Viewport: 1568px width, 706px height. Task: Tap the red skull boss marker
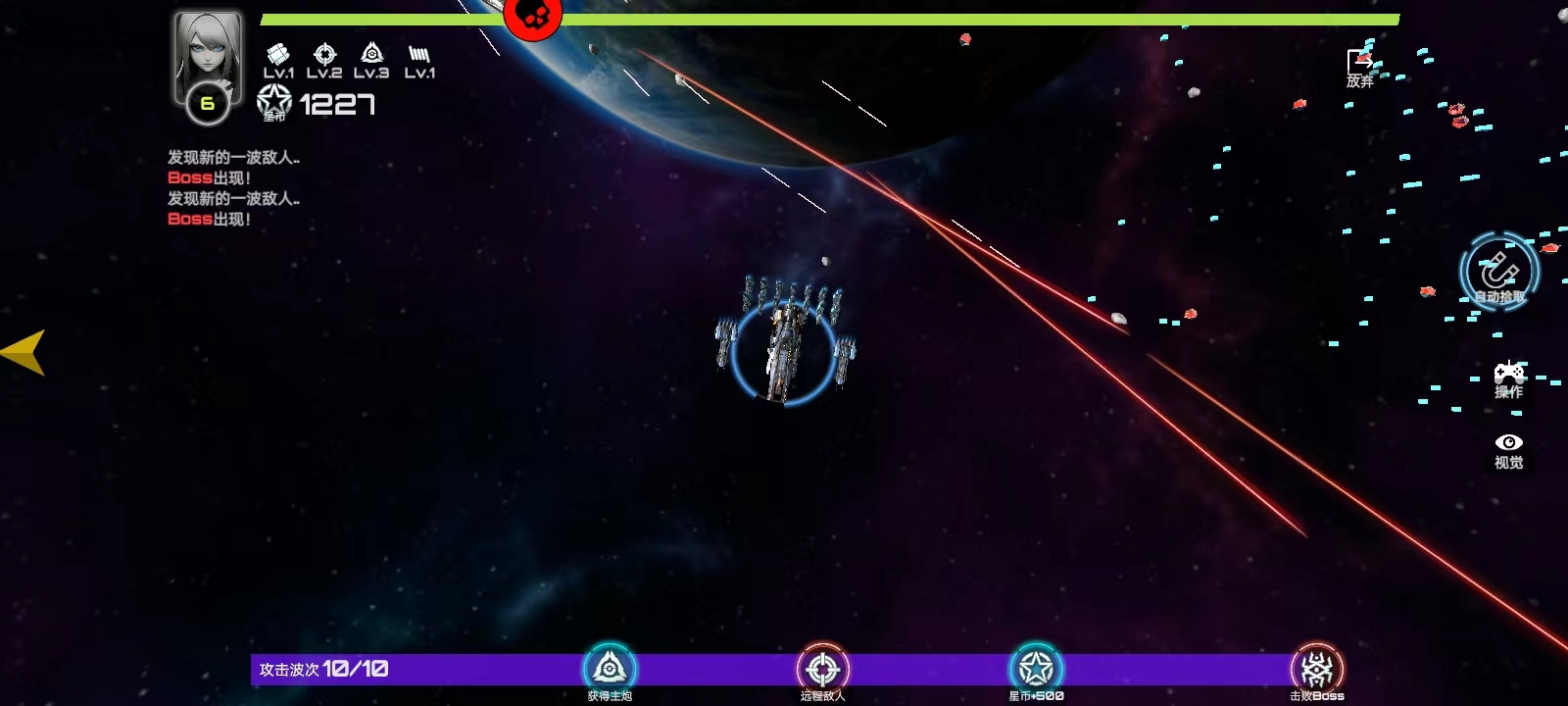coord(532,16)
